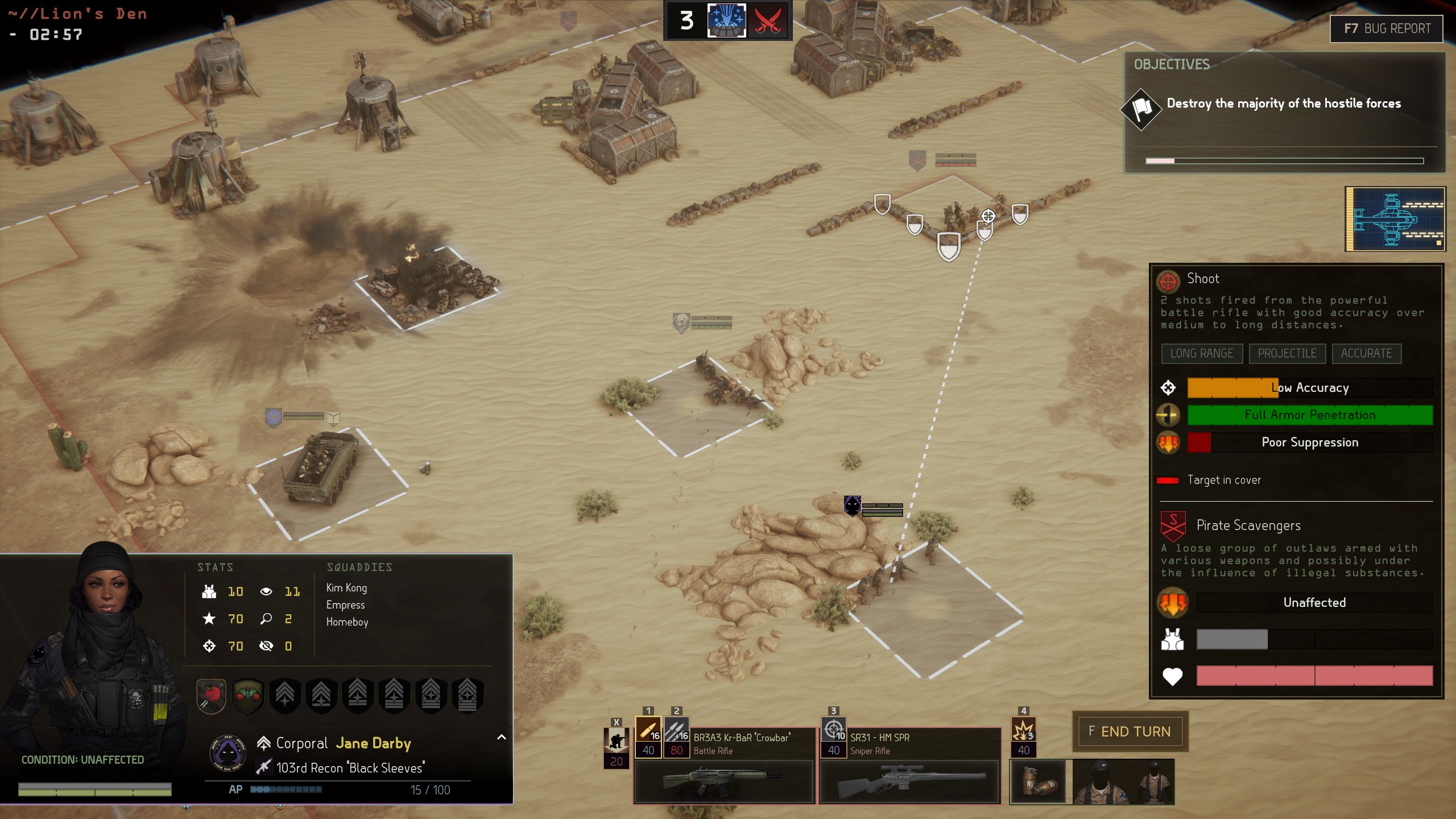
Task: Click the objective flag icon
Action: [x=1141, y=108]
